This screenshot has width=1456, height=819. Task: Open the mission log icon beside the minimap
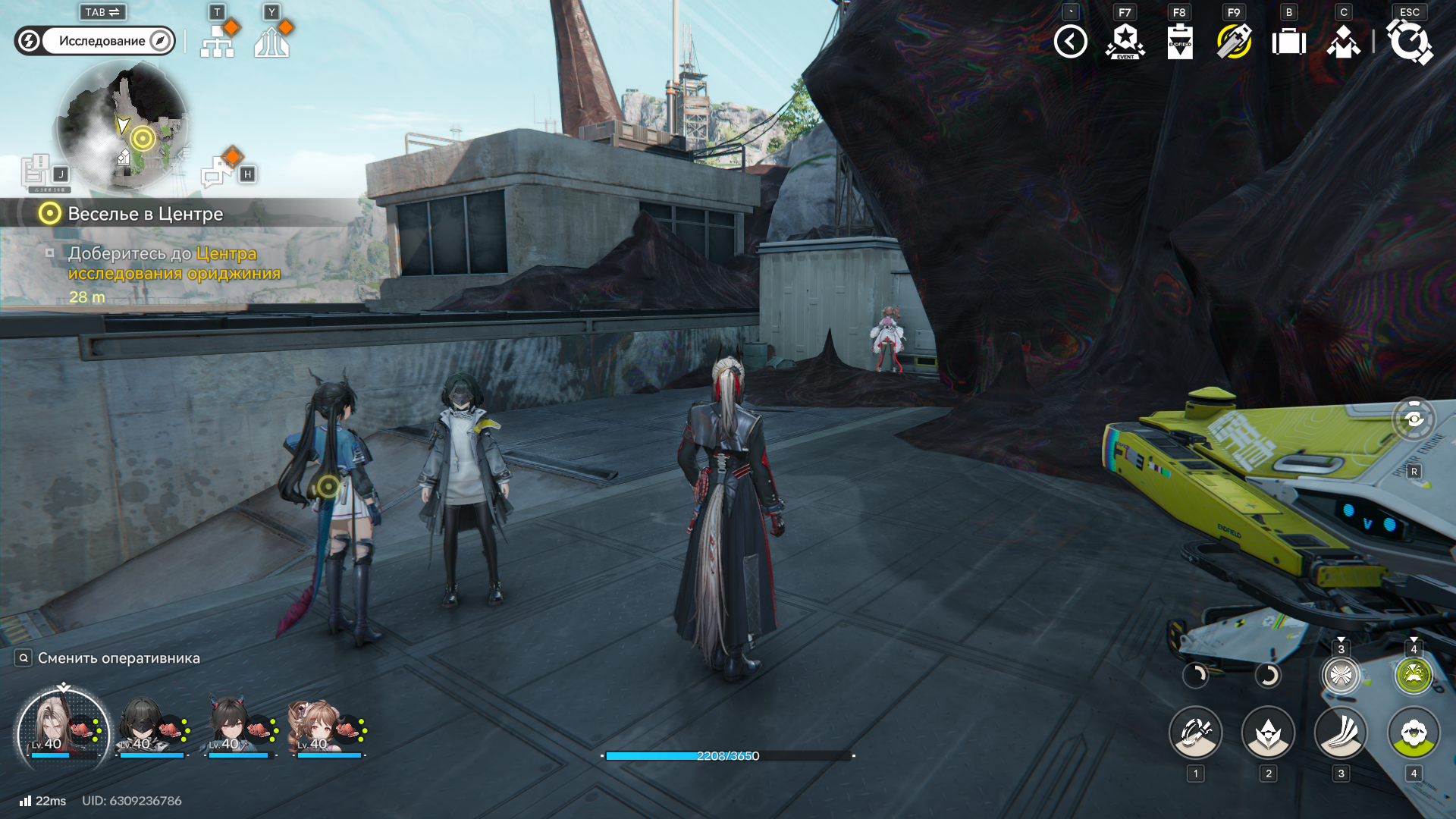click(36, 171)
